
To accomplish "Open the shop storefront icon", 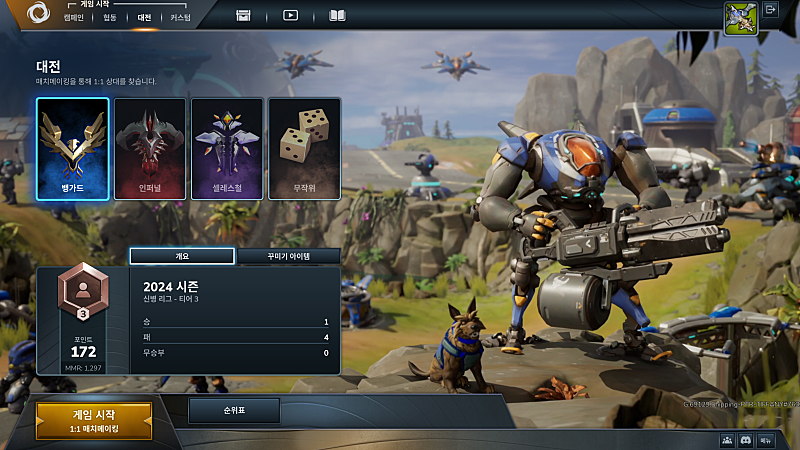I will tap(243, 15).
